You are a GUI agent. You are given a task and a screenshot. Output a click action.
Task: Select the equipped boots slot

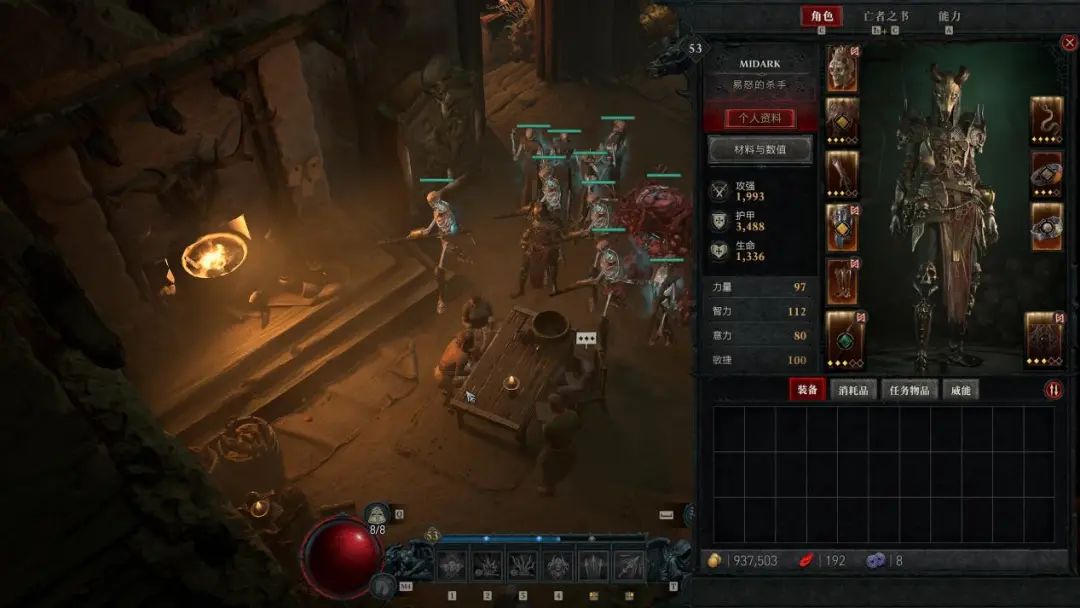point(842,282)
